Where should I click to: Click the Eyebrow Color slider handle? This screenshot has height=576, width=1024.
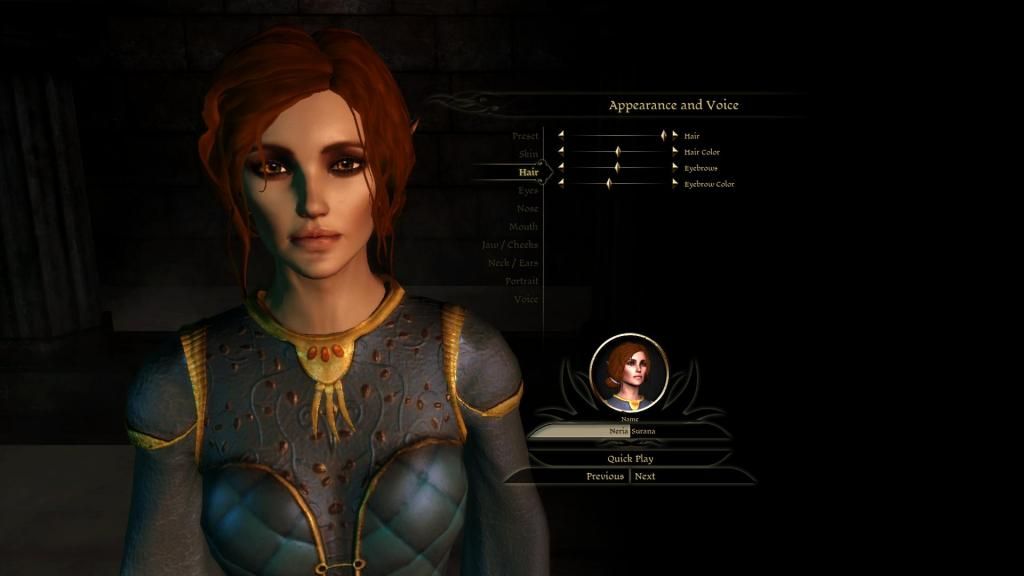(608, 183)
